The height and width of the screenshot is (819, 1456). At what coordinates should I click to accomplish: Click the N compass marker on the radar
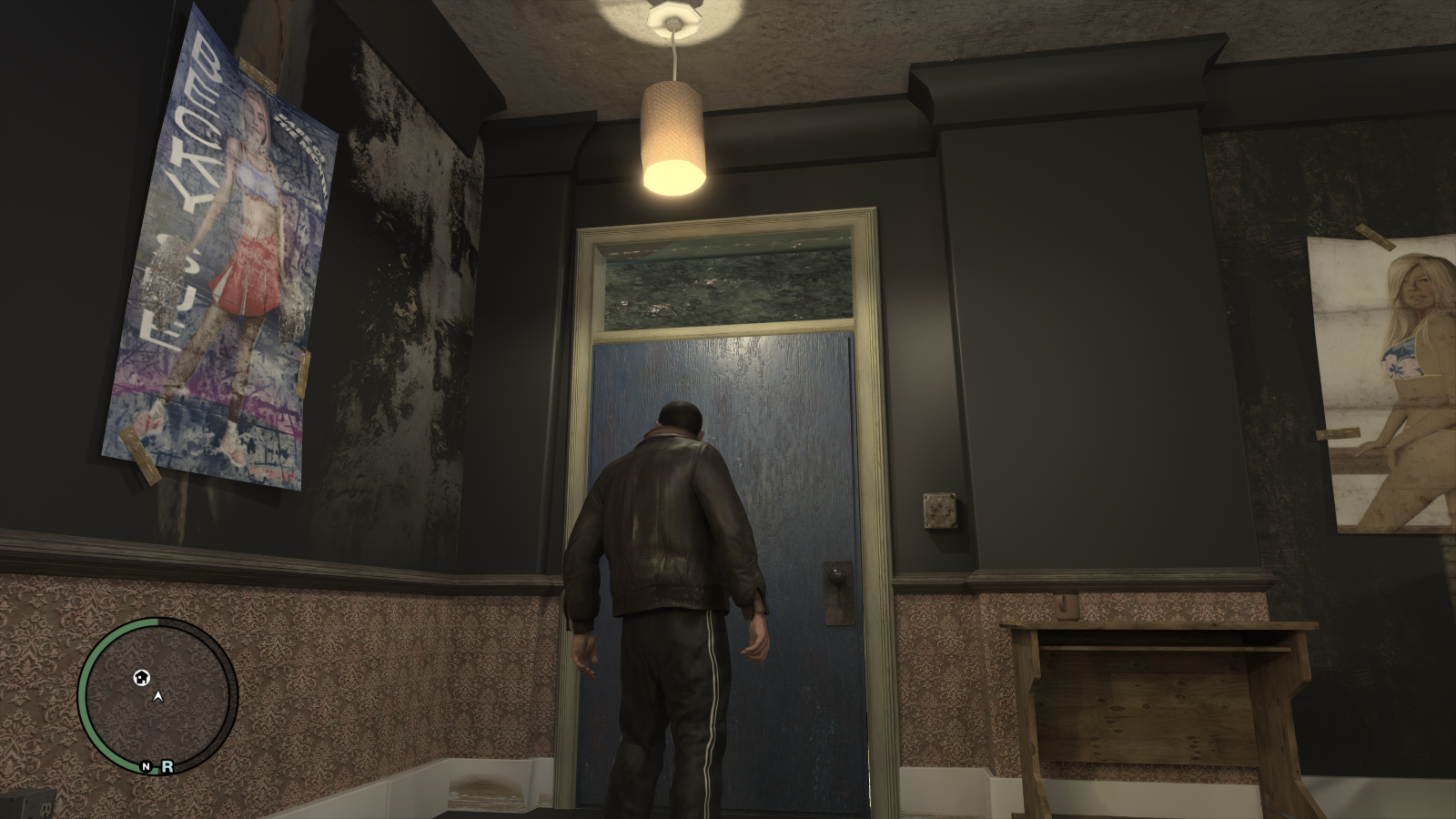[x=146, y=766]
